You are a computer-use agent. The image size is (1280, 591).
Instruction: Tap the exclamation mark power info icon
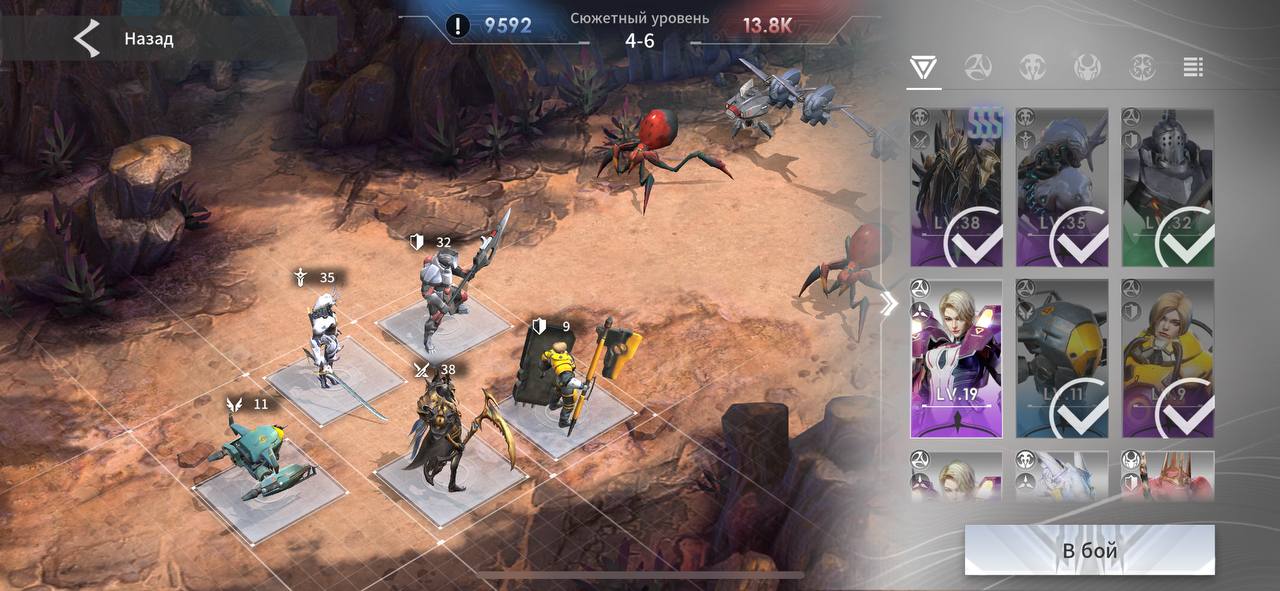(458, 26)
